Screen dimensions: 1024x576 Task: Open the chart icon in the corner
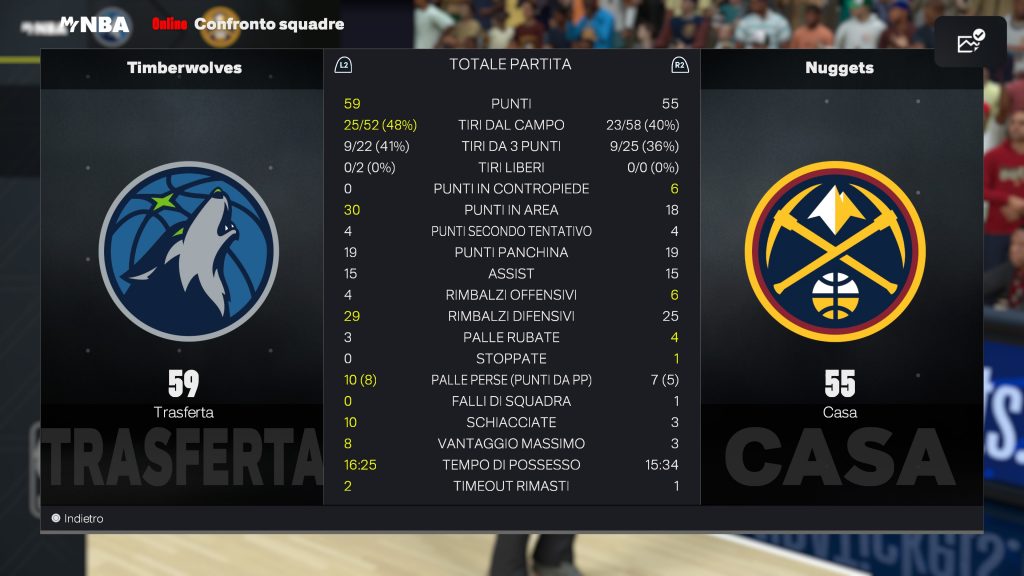click(970, 42)
